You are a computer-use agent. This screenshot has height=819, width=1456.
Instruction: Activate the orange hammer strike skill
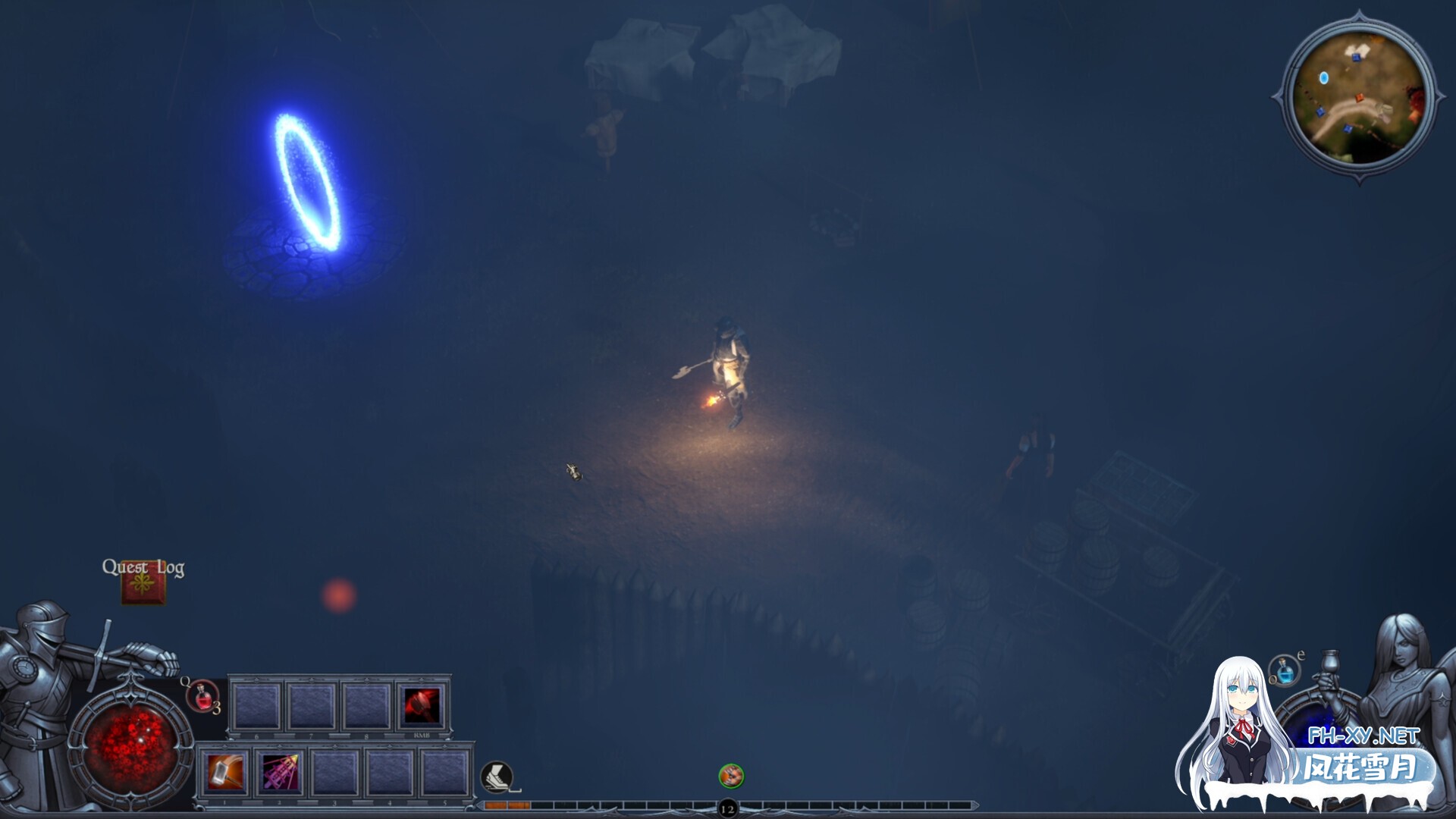click(x=226, y=773)
